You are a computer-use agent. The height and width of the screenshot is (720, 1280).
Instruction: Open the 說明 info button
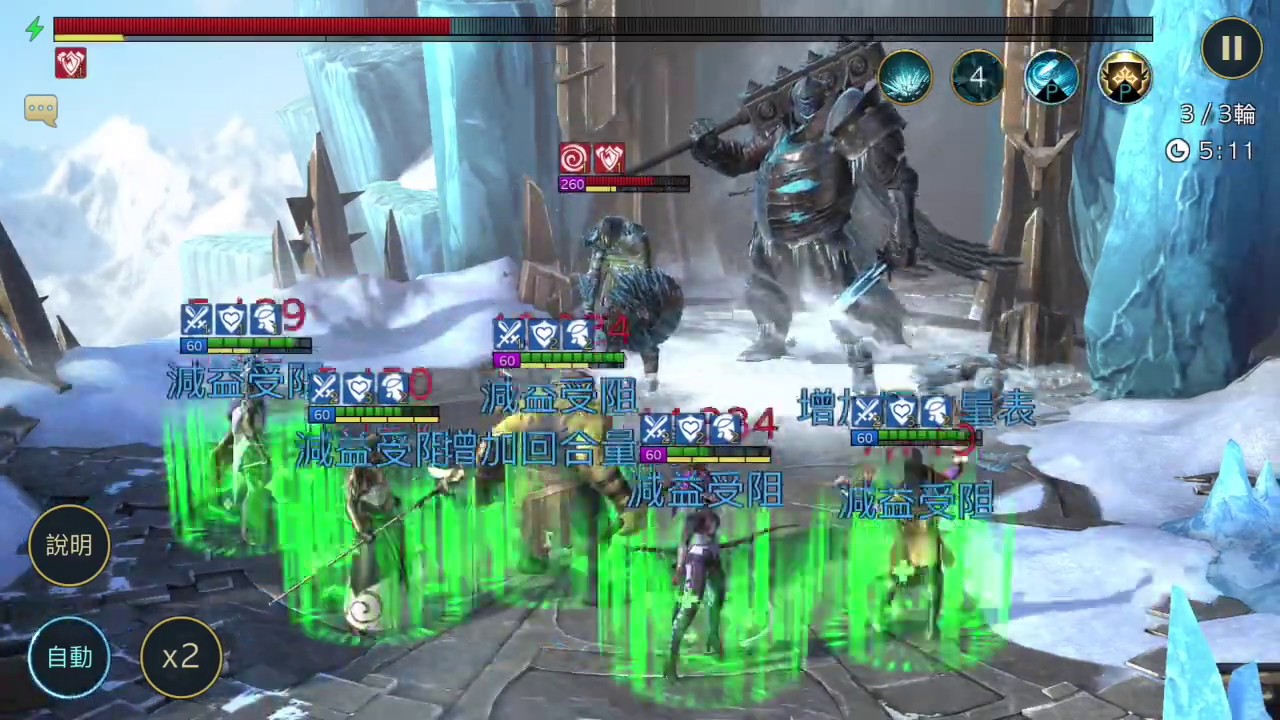pos(69,545)
